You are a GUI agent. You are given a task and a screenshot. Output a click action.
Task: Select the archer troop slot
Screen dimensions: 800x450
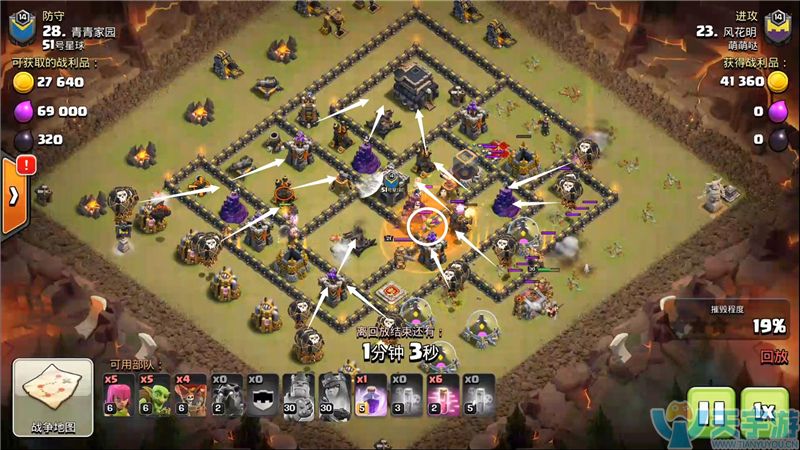point(119,393)
